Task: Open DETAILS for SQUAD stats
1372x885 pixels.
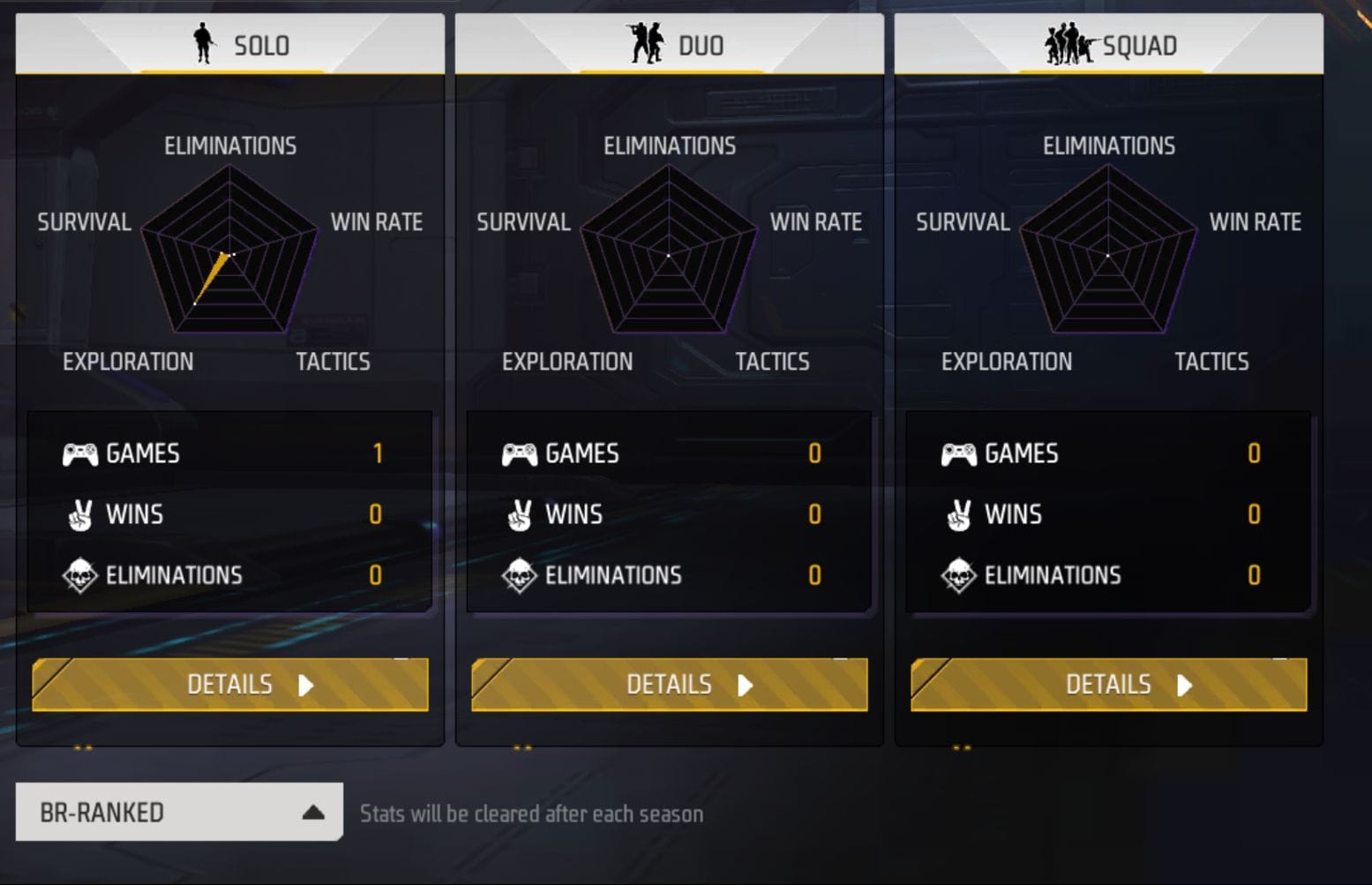Action: (1109, 685)
